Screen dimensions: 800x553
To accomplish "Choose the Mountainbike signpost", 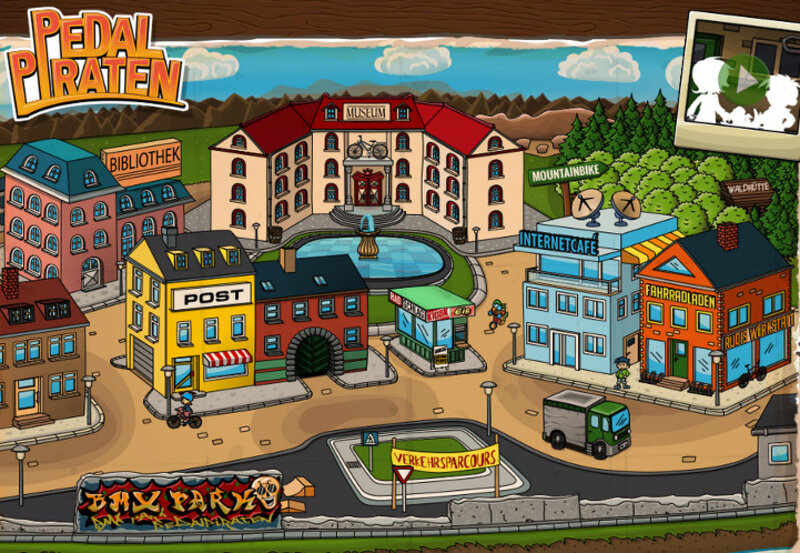I will click(x=565, y=175).
